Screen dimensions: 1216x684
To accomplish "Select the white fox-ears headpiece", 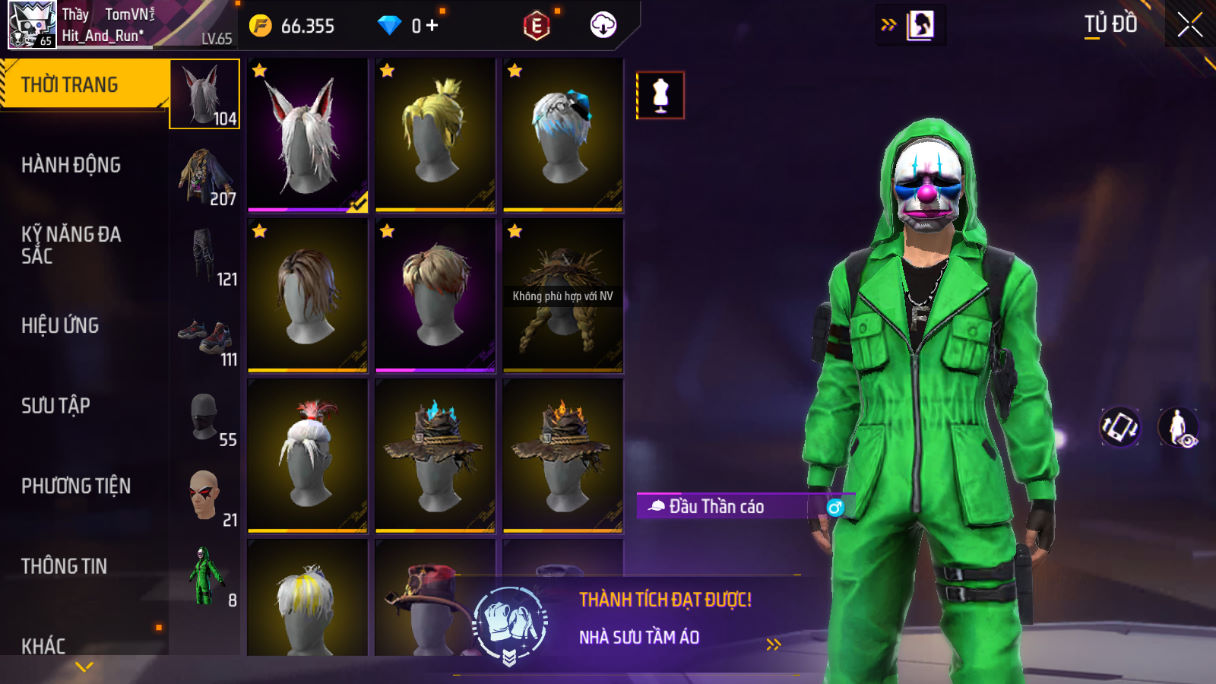I will point(307,135).
